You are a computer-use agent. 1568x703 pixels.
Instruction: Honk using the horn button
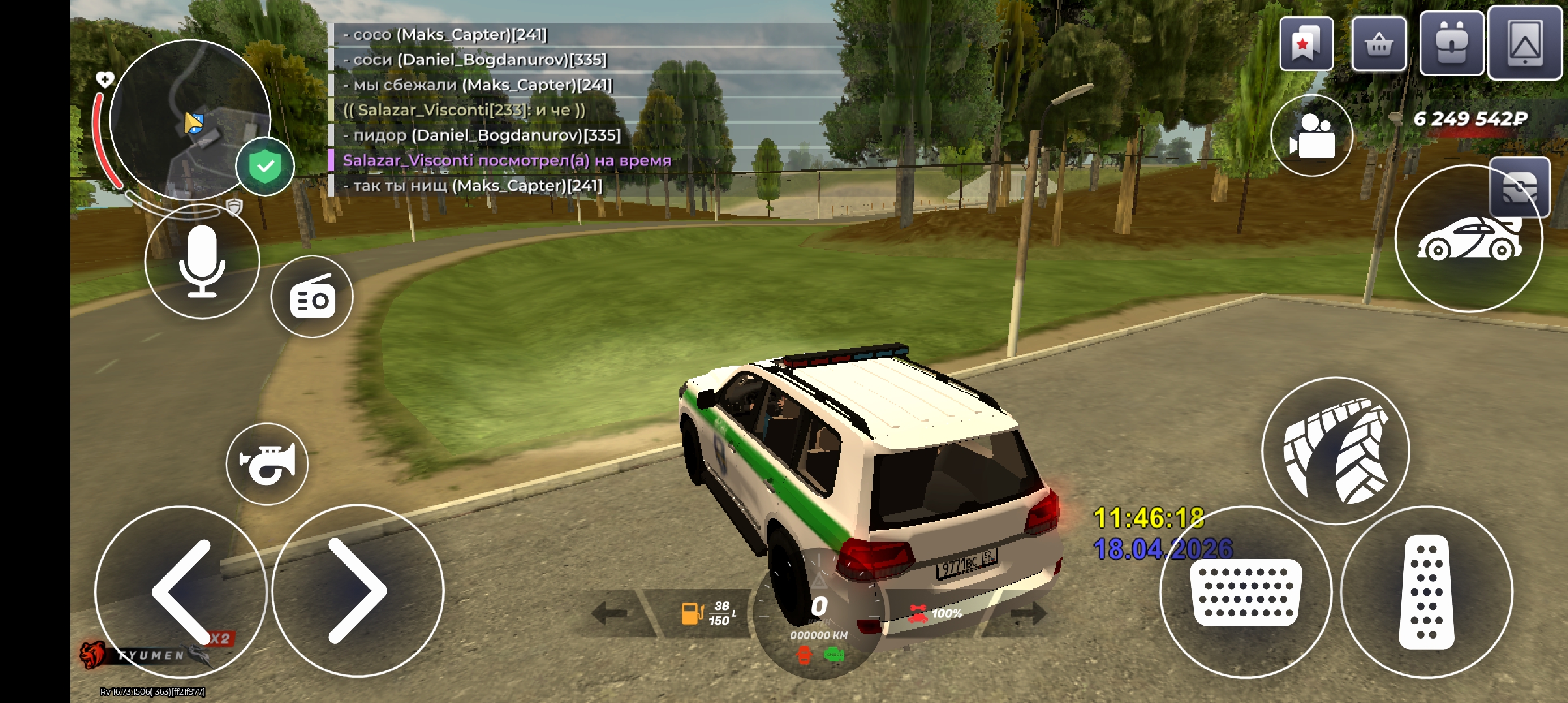click(x=267, y=463)
